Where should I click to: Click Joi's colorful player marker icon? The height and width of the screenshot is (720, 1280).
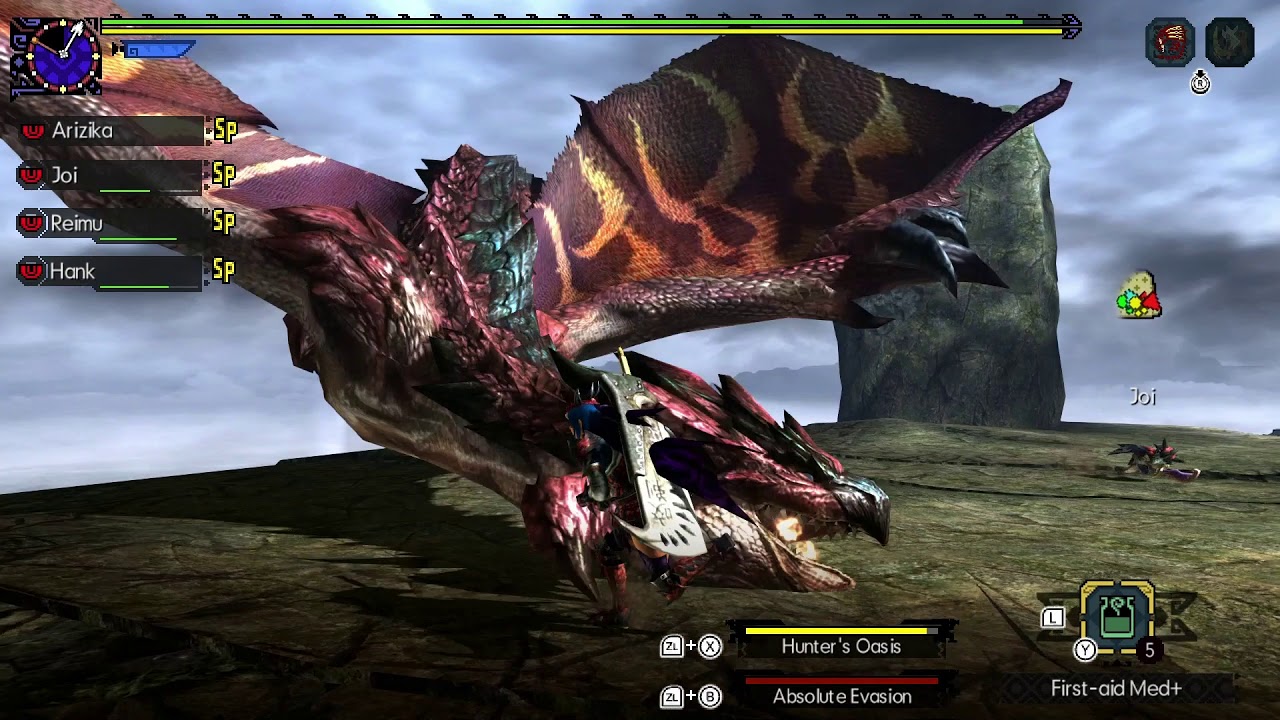pyautogui.click(x=1138, y=297)
